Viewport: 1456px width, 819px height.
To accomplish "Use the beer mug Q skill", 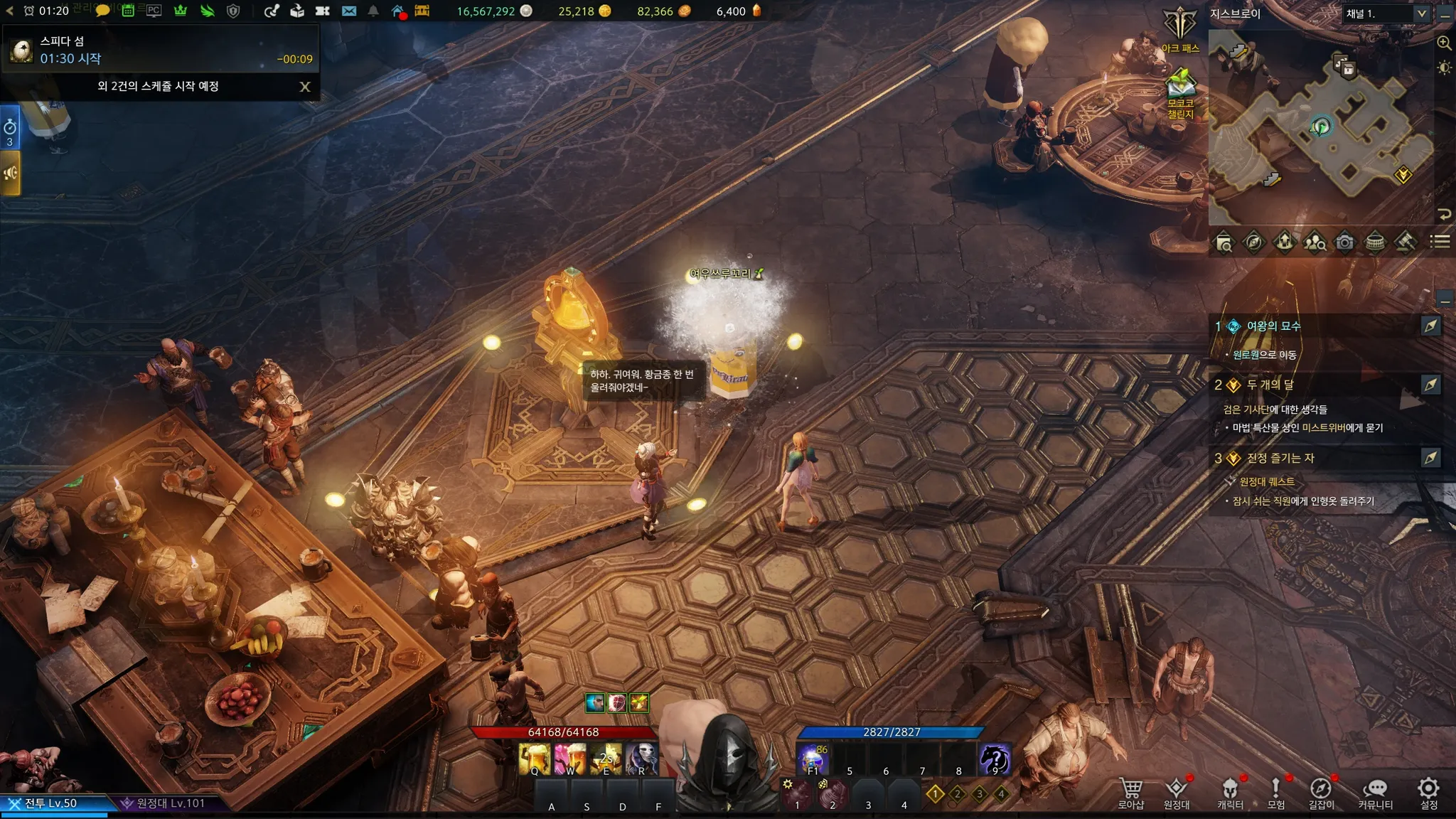I will (x=535, y=759).
